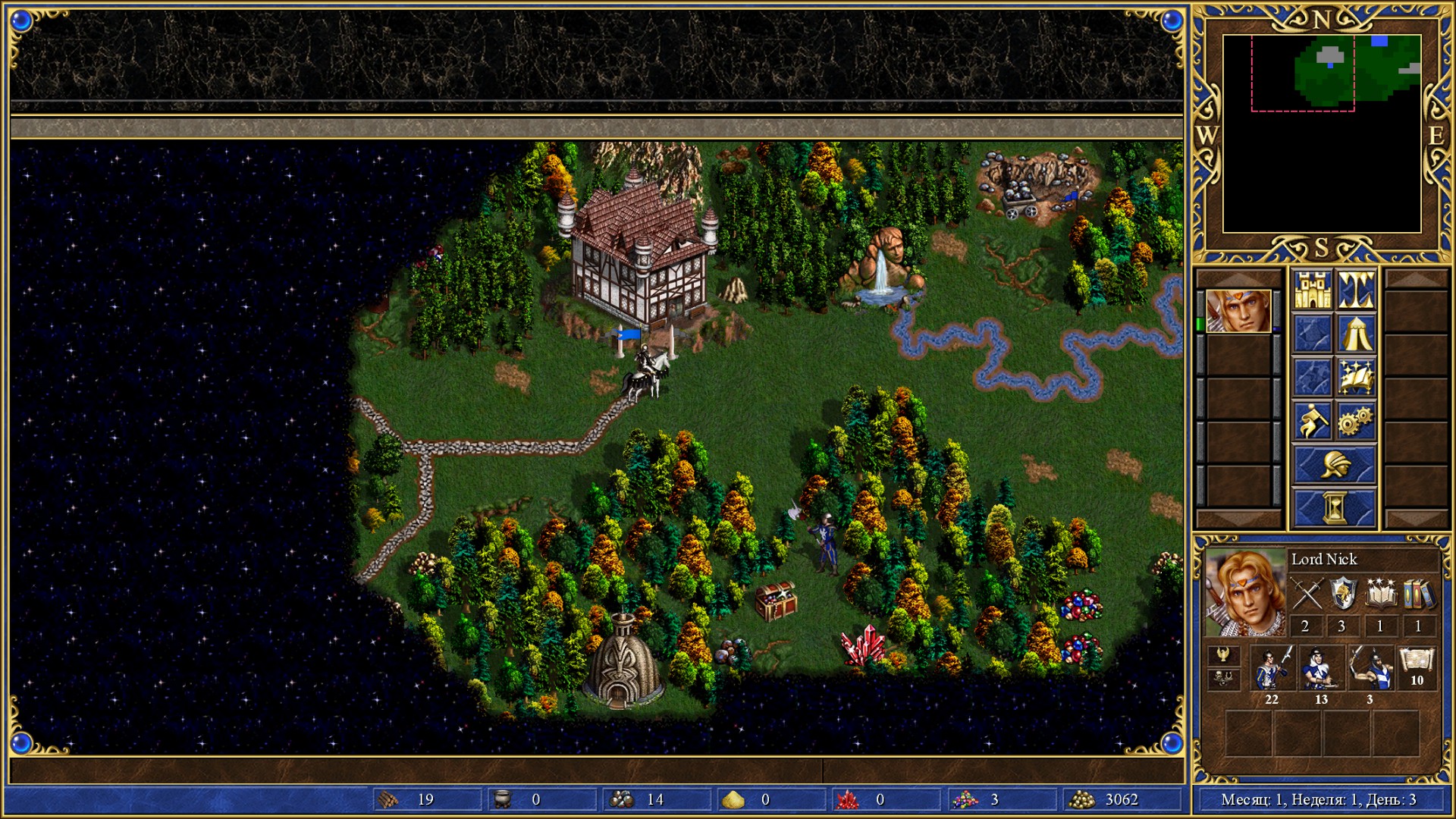Open the spellbook with the sparkling book button
Image resolution: width=1456 pixels, height=819 pixels.
[1356, 377]
